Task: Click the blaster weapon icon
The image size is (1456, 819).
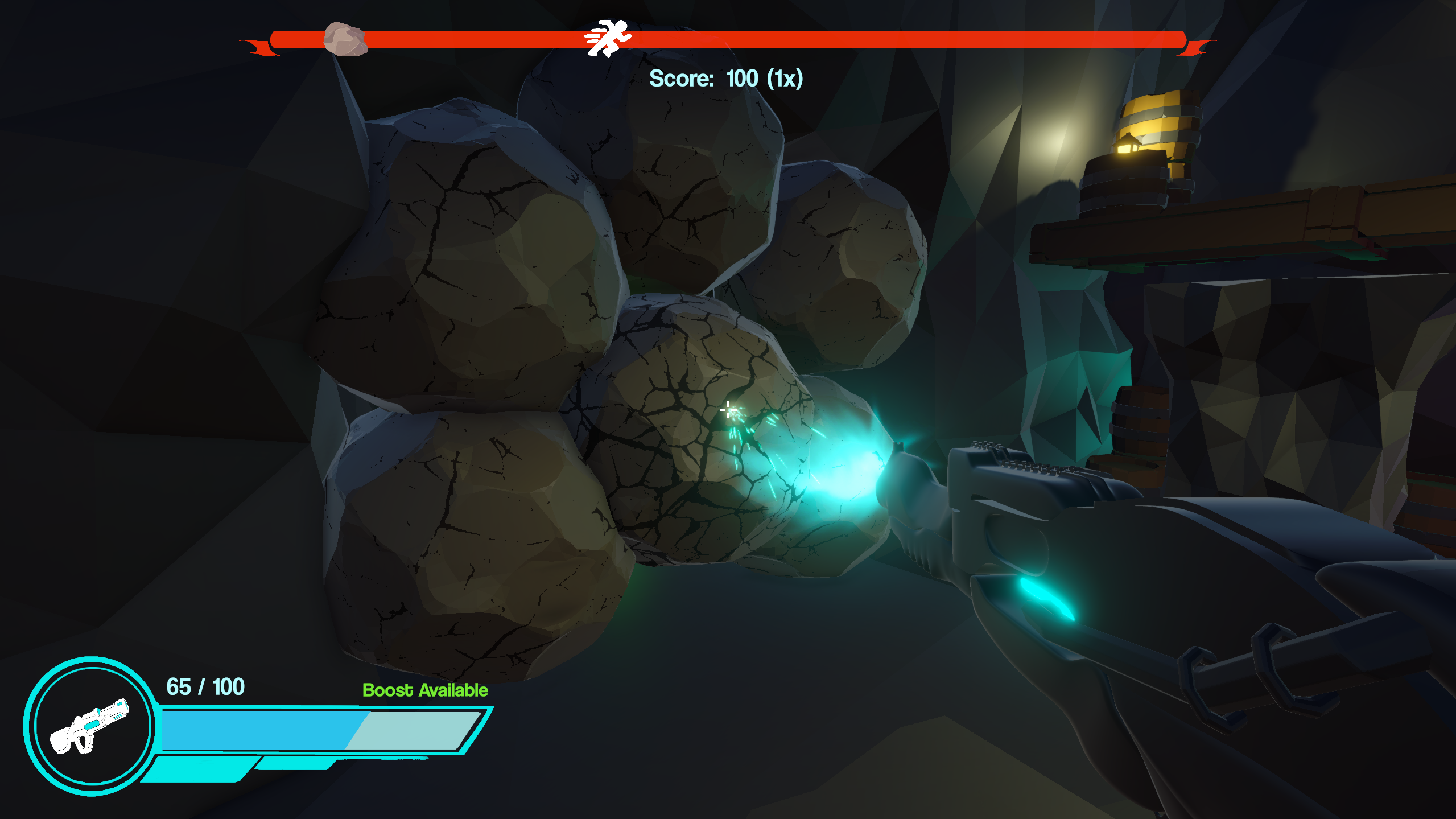Action: (x=90, y=726)
